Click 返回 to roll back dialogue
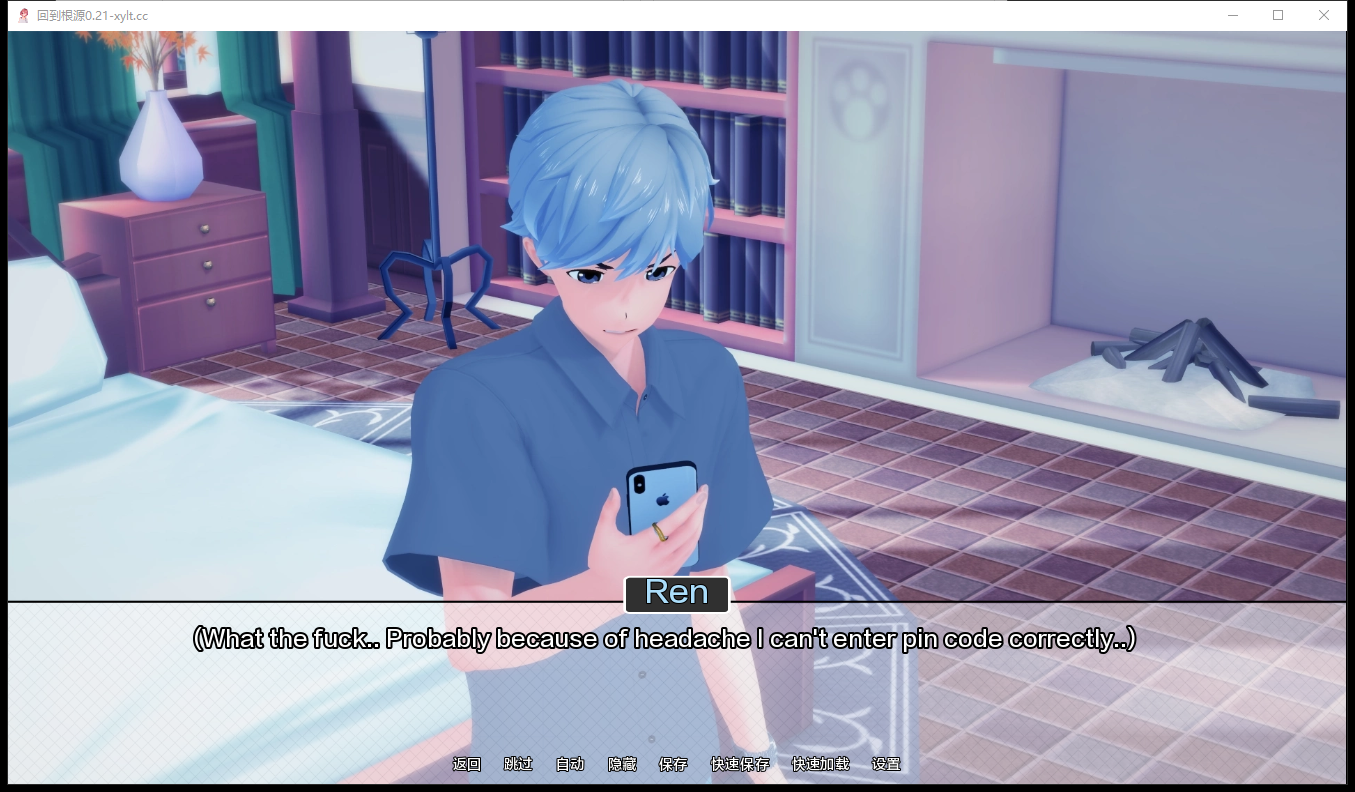This screenshot has height=792, width=1355. pos(467,763)
